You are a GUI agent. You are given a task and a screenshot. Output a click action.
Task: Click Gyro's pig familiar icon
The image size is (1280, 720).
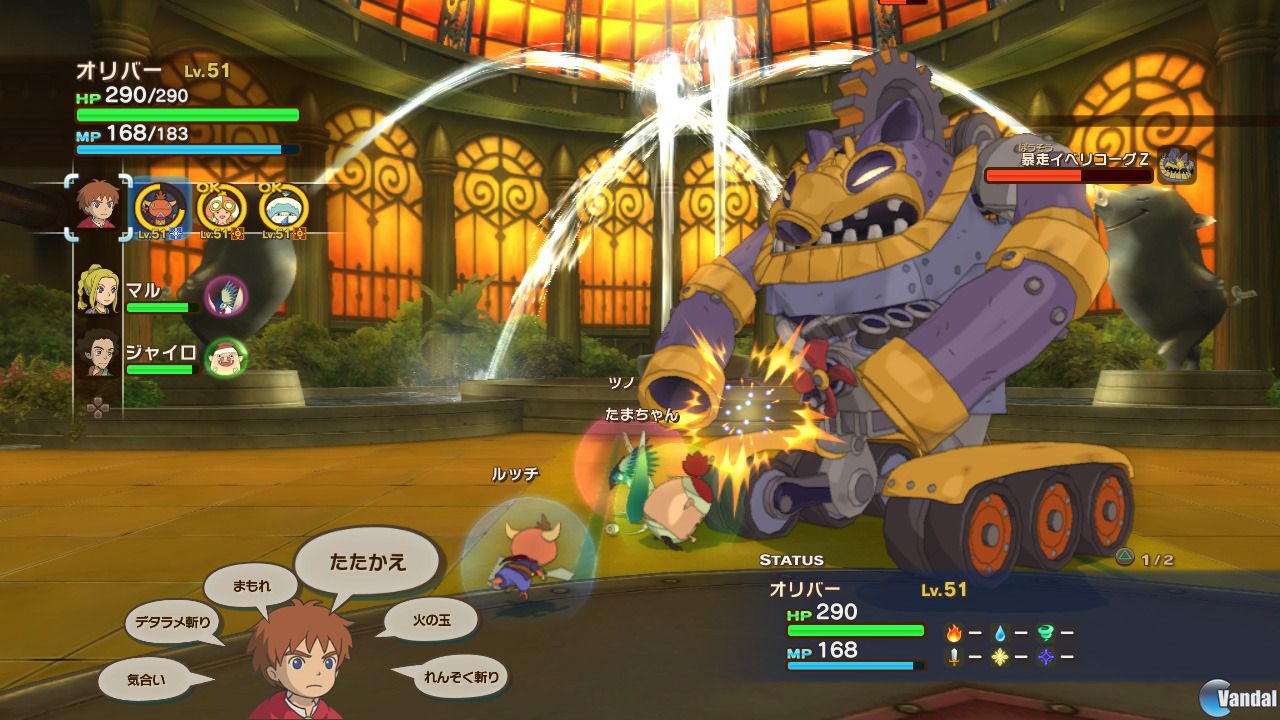(226, 357)
